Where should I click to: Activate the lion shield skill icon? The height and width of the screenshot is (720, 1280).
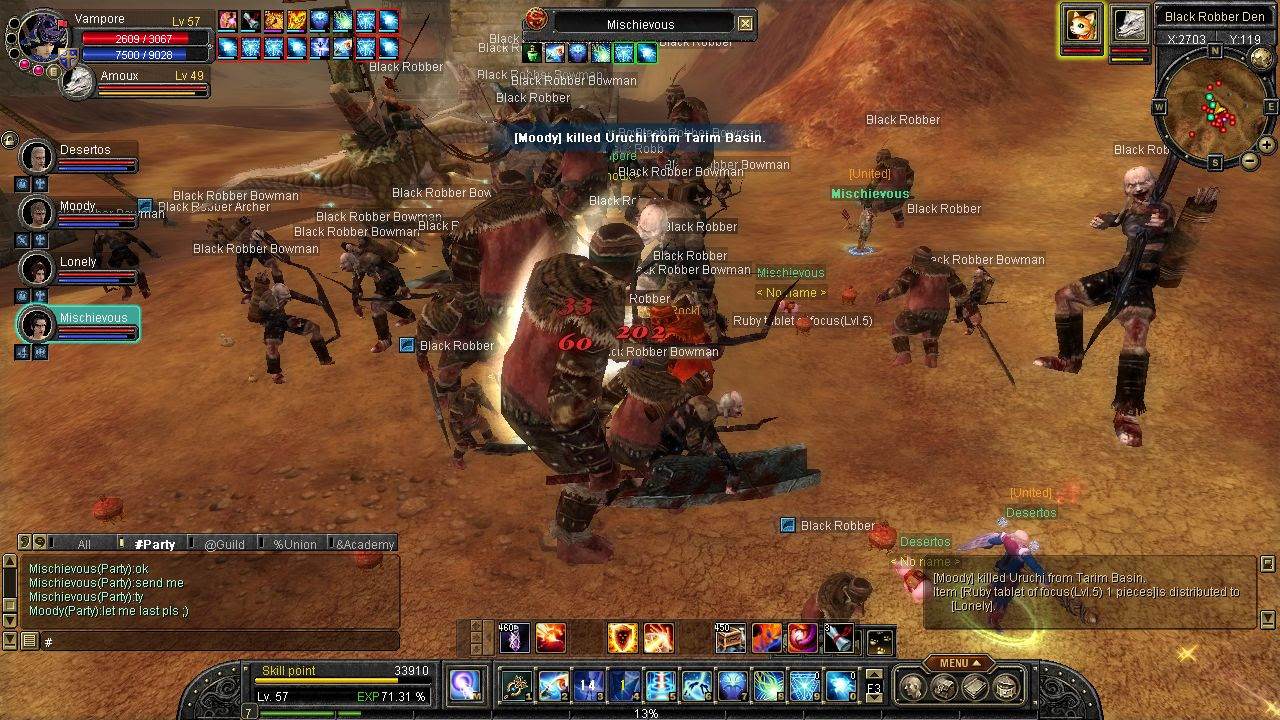point(622,637)
